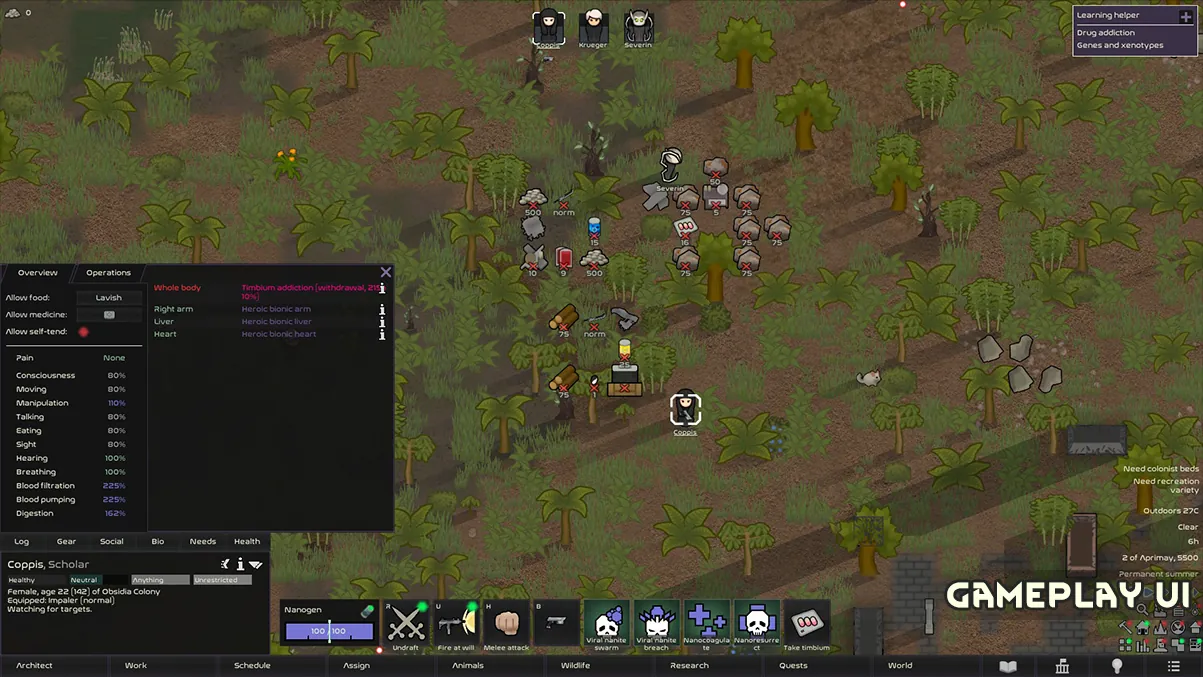
Task: Open the Research menu
Action: (x=689, y=666)
